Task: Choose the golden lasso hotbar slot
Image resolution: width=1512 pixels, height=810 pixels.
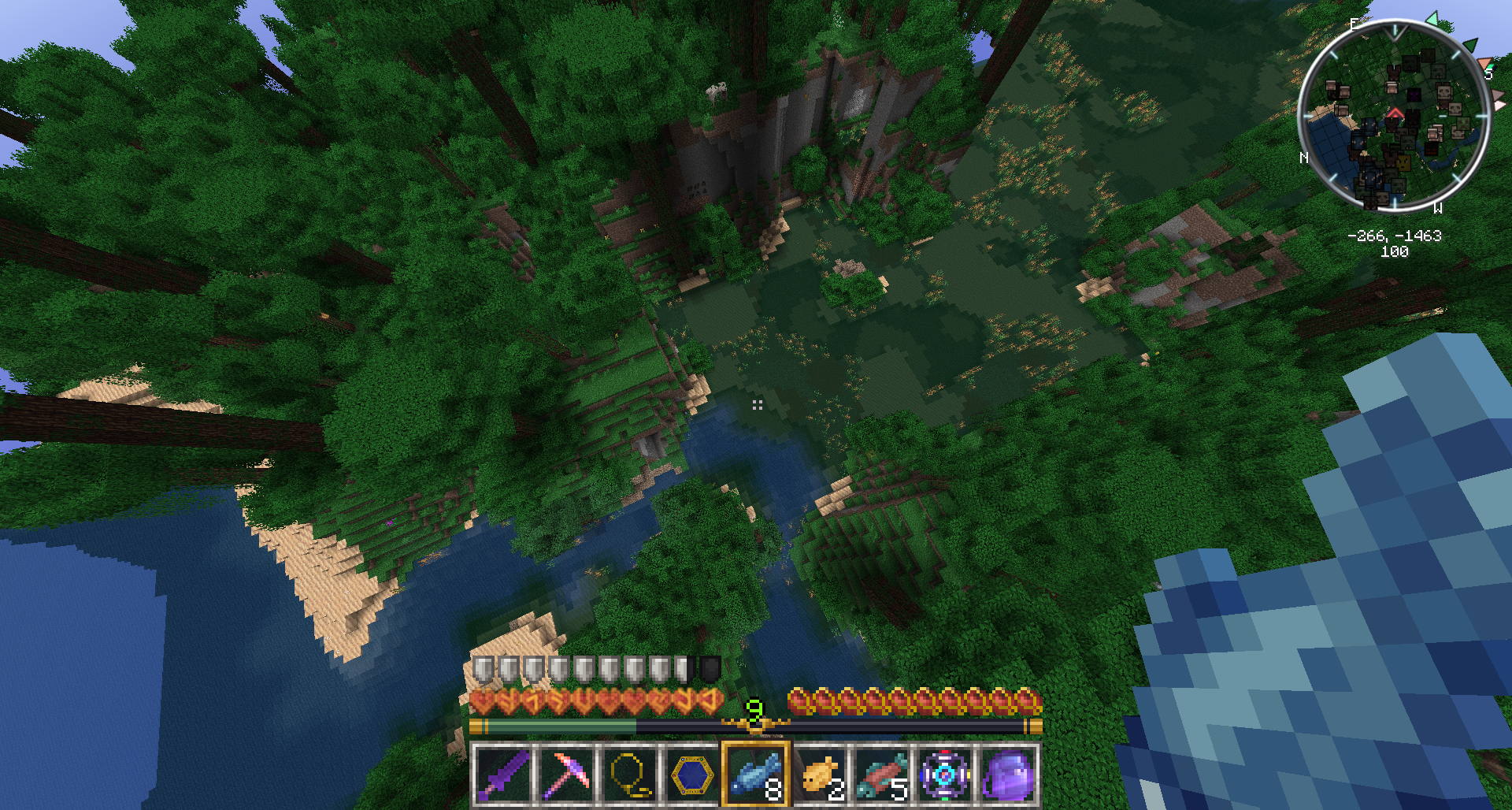Action: tap(628, 775)
